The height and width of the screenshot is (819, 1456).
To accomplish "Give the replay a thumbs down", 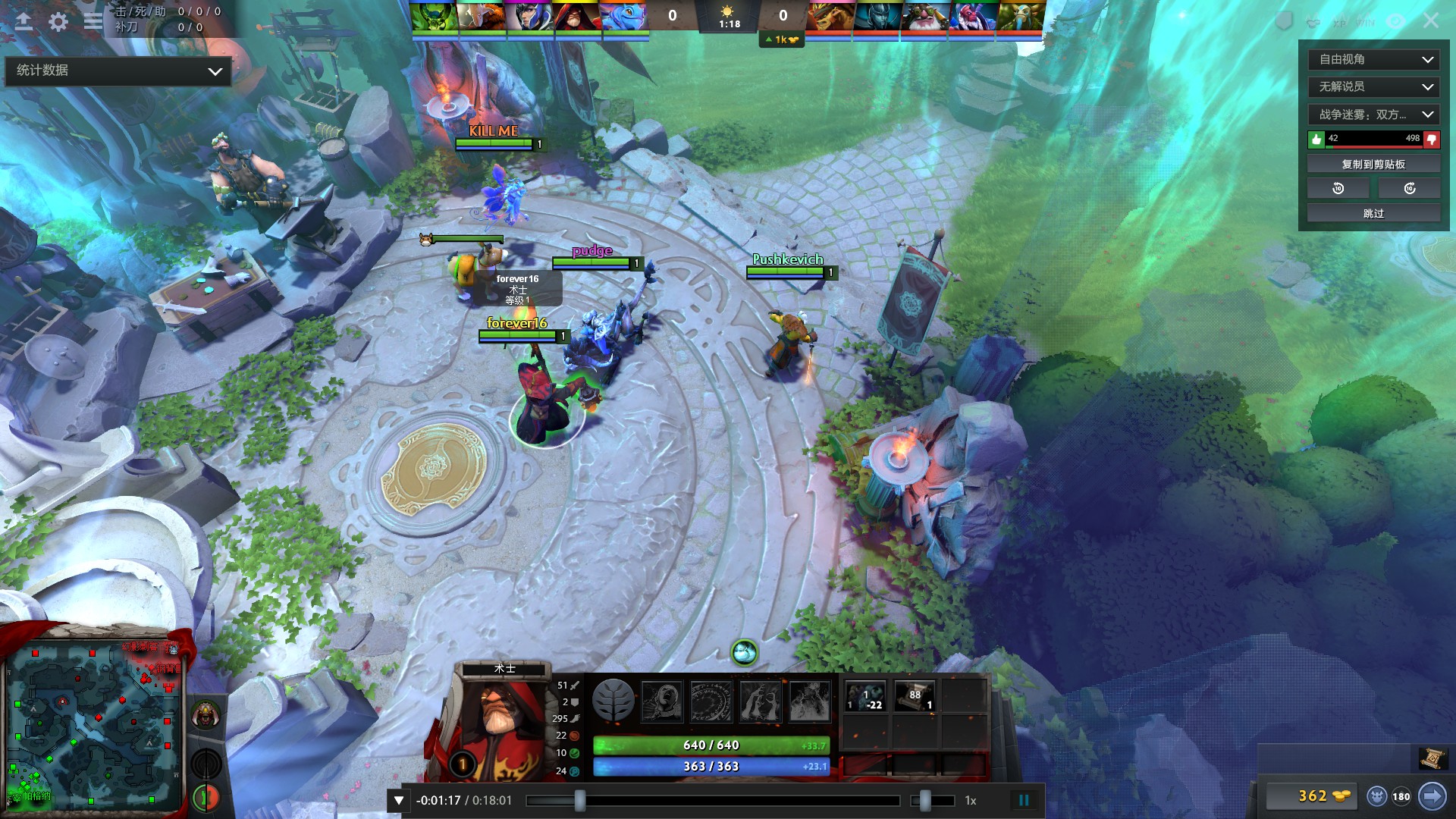I will tap(1430, 140).
